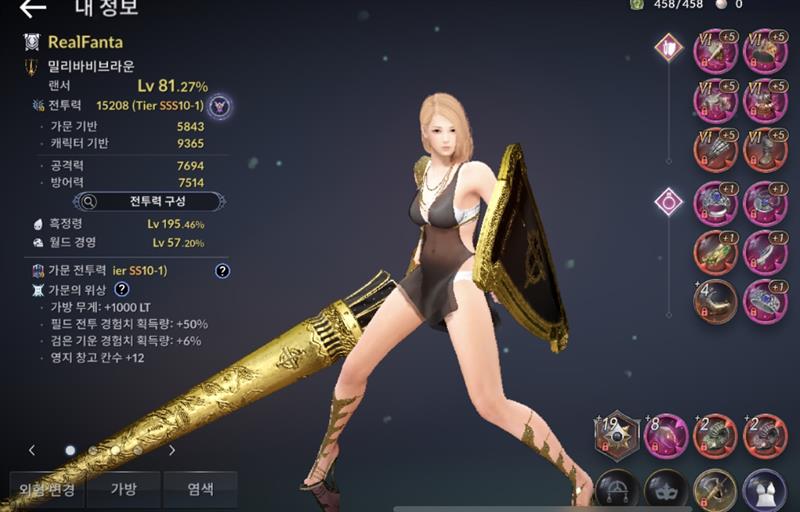
Task: Select the +4 horn item slot
Action: click(x=715, y=301)
